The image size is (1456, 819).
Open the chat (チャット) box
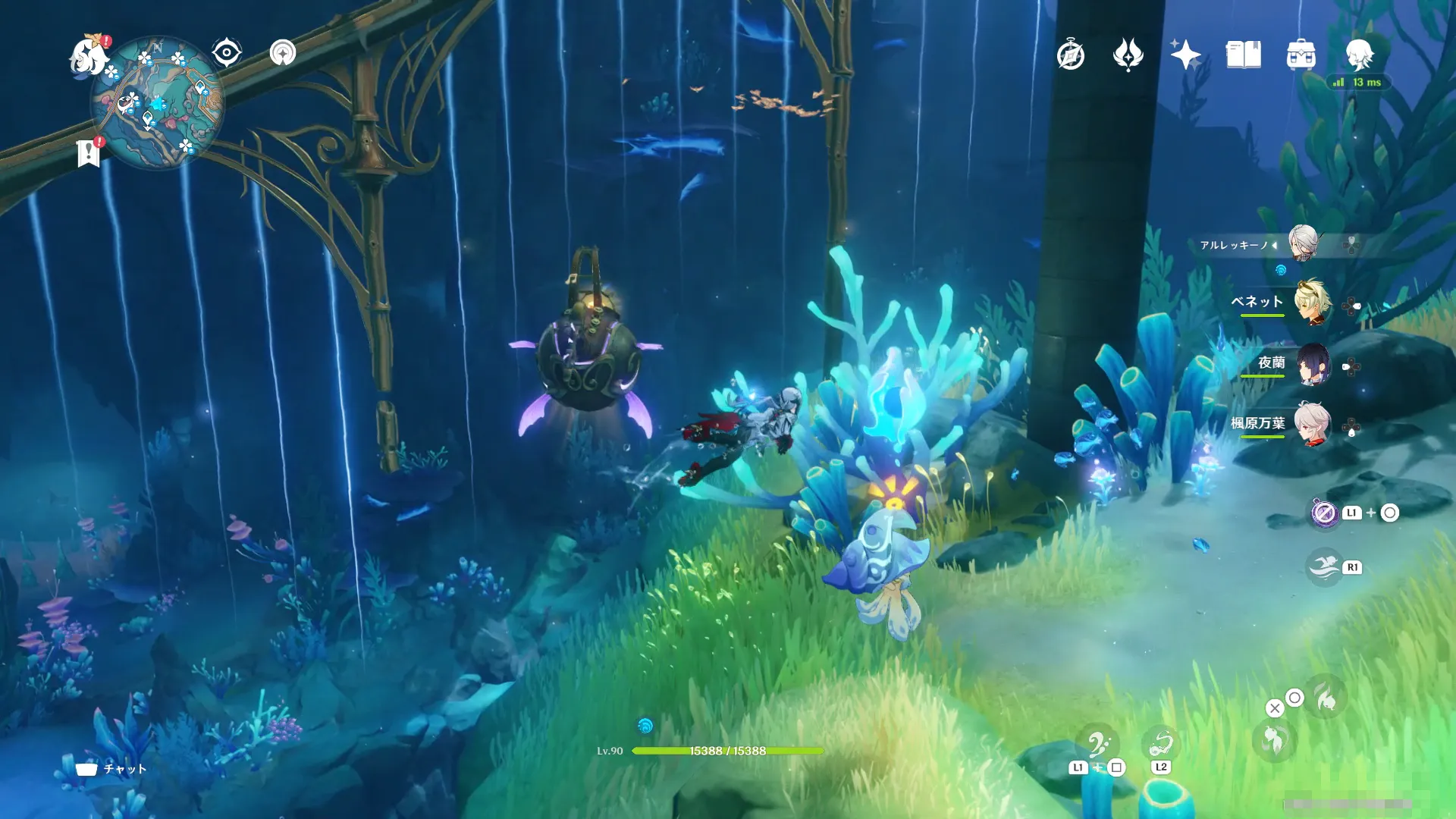click(x=111, y=769)
